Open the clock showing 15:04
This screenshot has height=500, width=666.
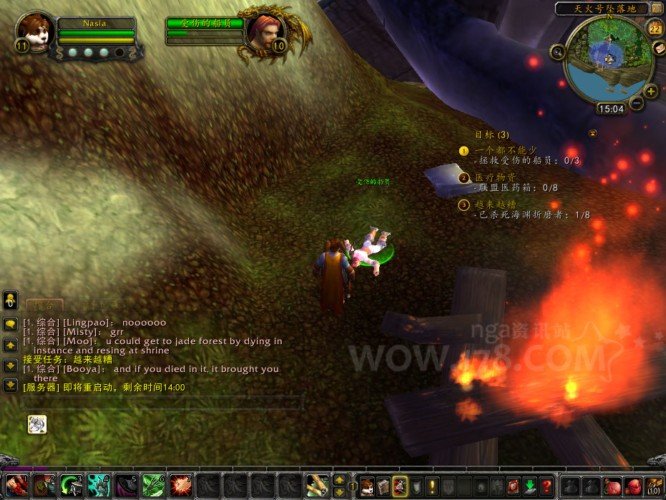[610, 108]
